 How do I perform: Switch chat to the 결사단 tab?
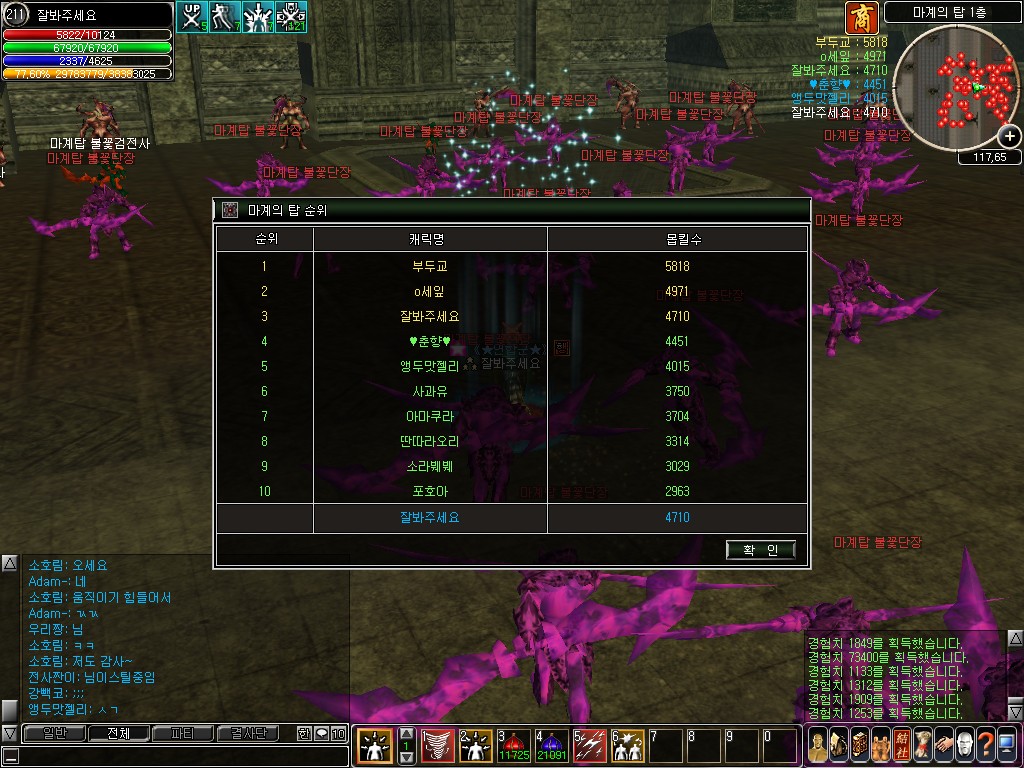click(x=249, y=734)
